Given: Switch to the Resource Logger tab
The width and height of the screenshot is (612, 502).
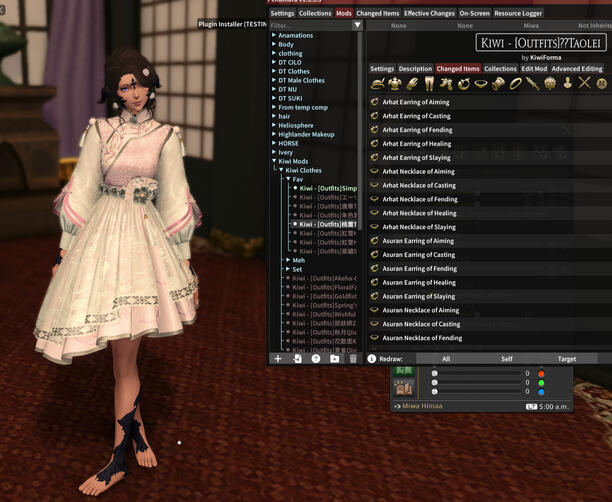Looking at the screenshot, I should click(518, 13).
